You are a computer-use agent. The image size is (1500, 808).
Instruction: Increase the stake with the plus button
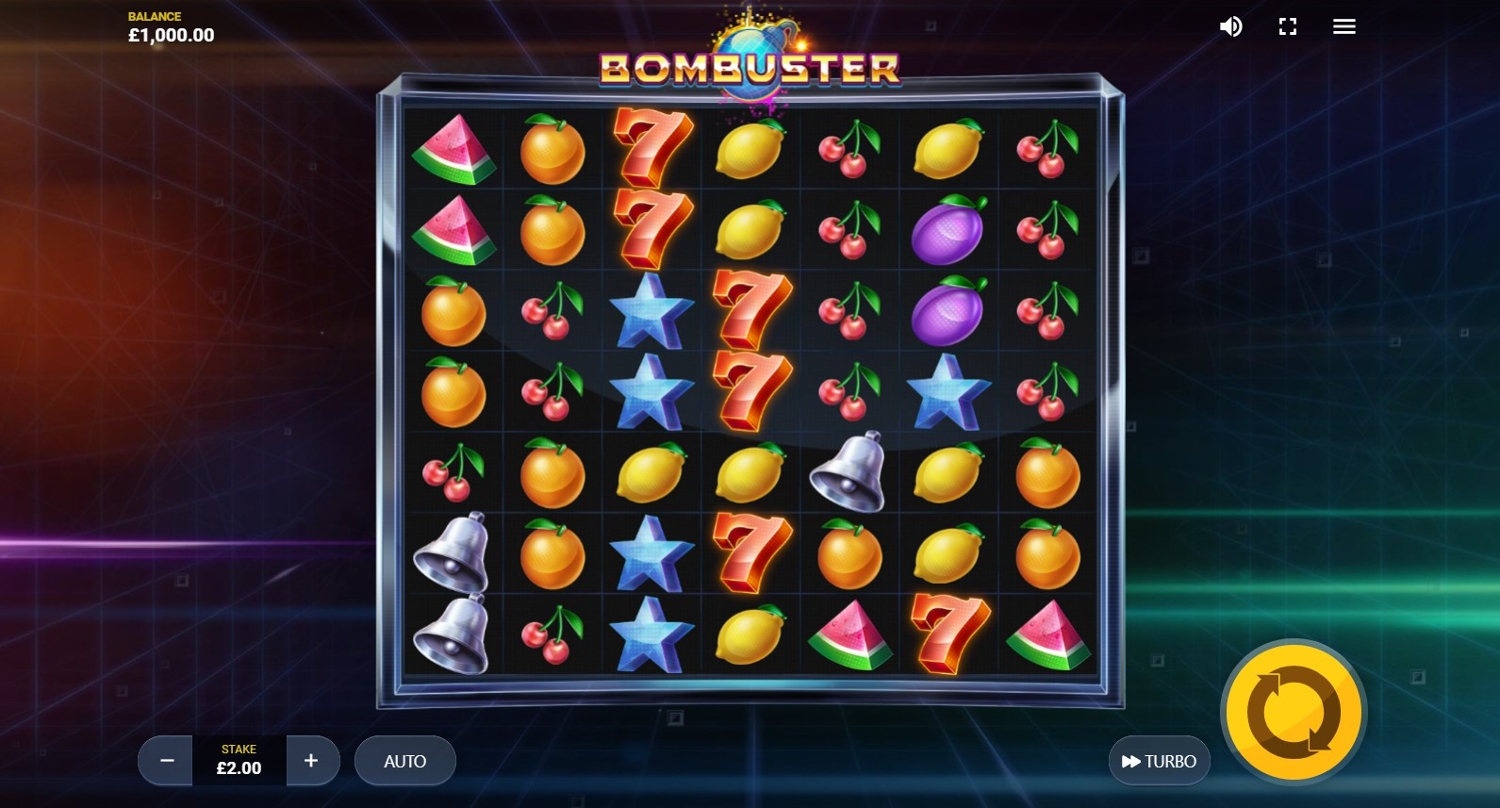point(311,761)
